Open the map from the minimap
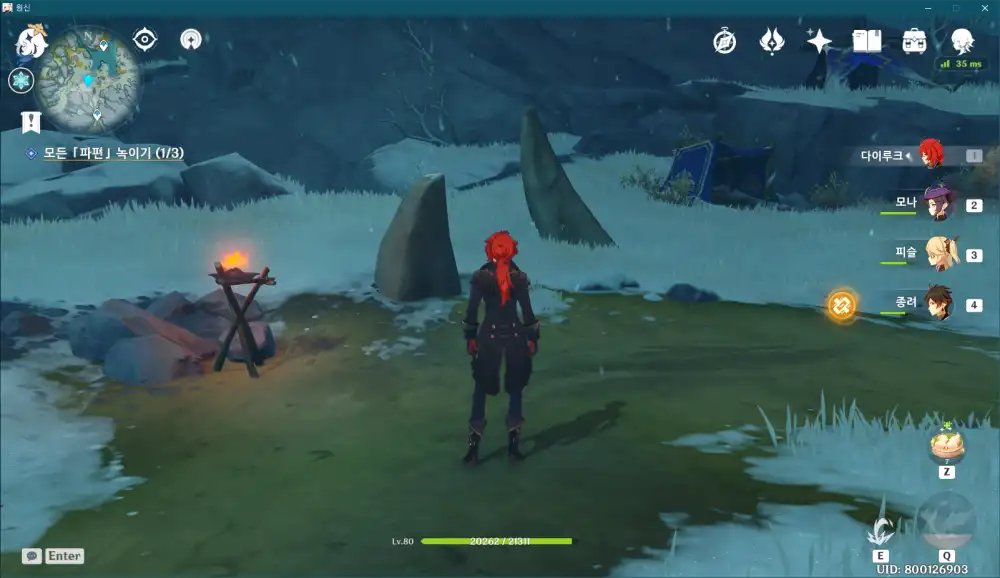Viewport: 1000px width, 578px height. tap(87, 78)
